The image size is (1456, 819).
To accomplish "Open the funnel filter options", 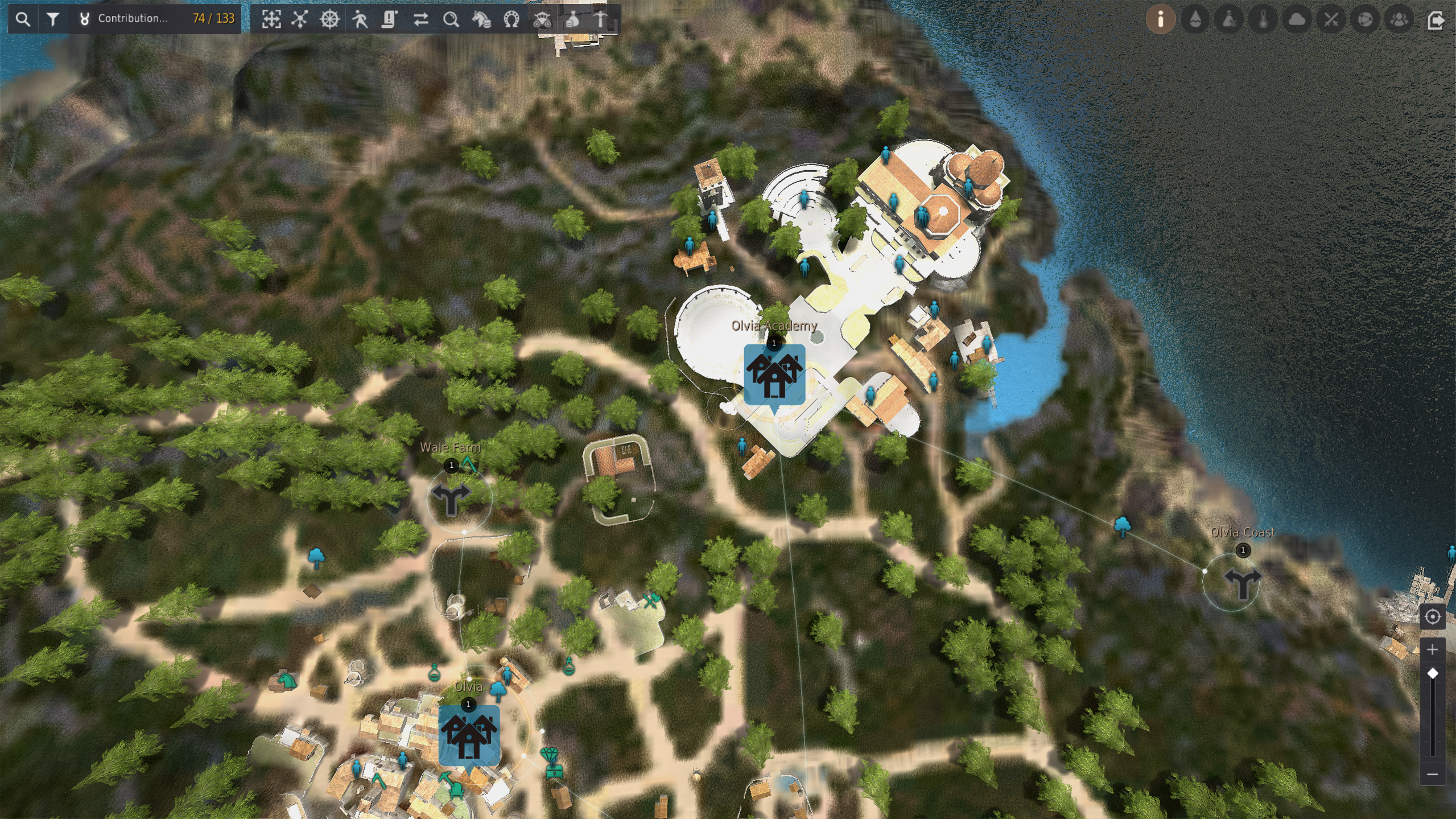I will (53, 19).
